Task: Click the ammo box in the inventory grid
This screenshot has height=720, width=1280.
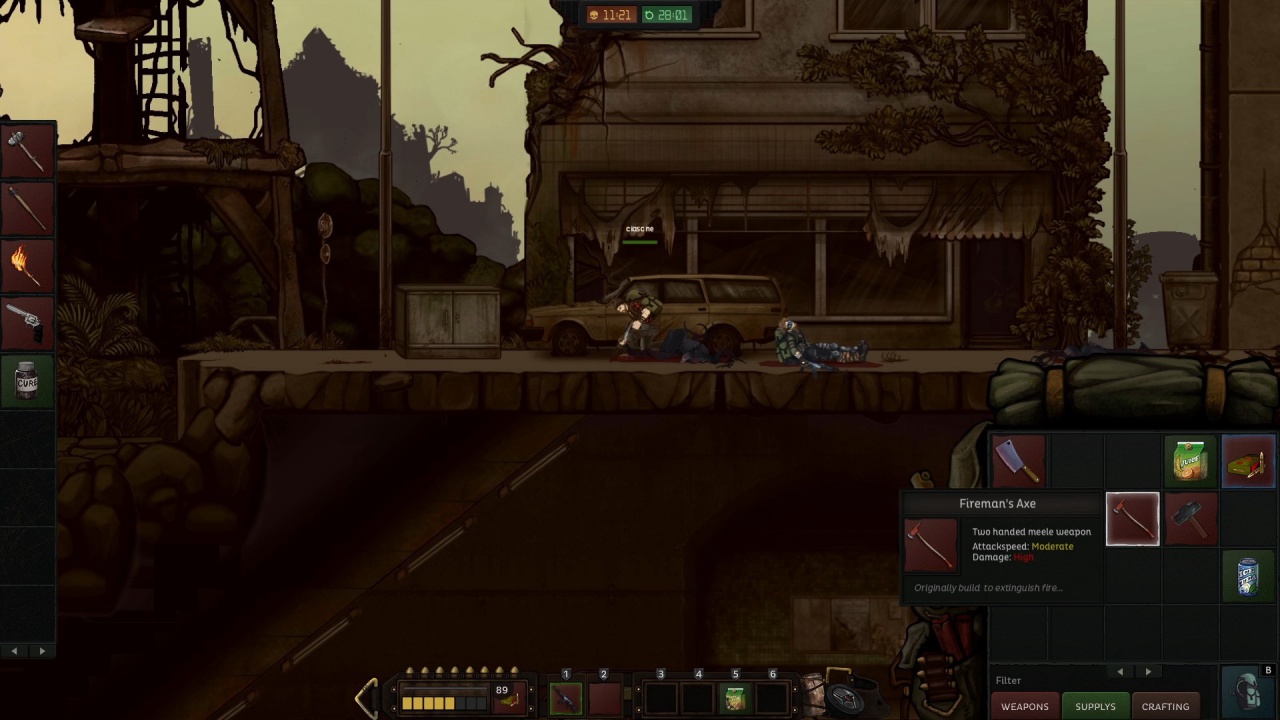Action: (1247, 460)
